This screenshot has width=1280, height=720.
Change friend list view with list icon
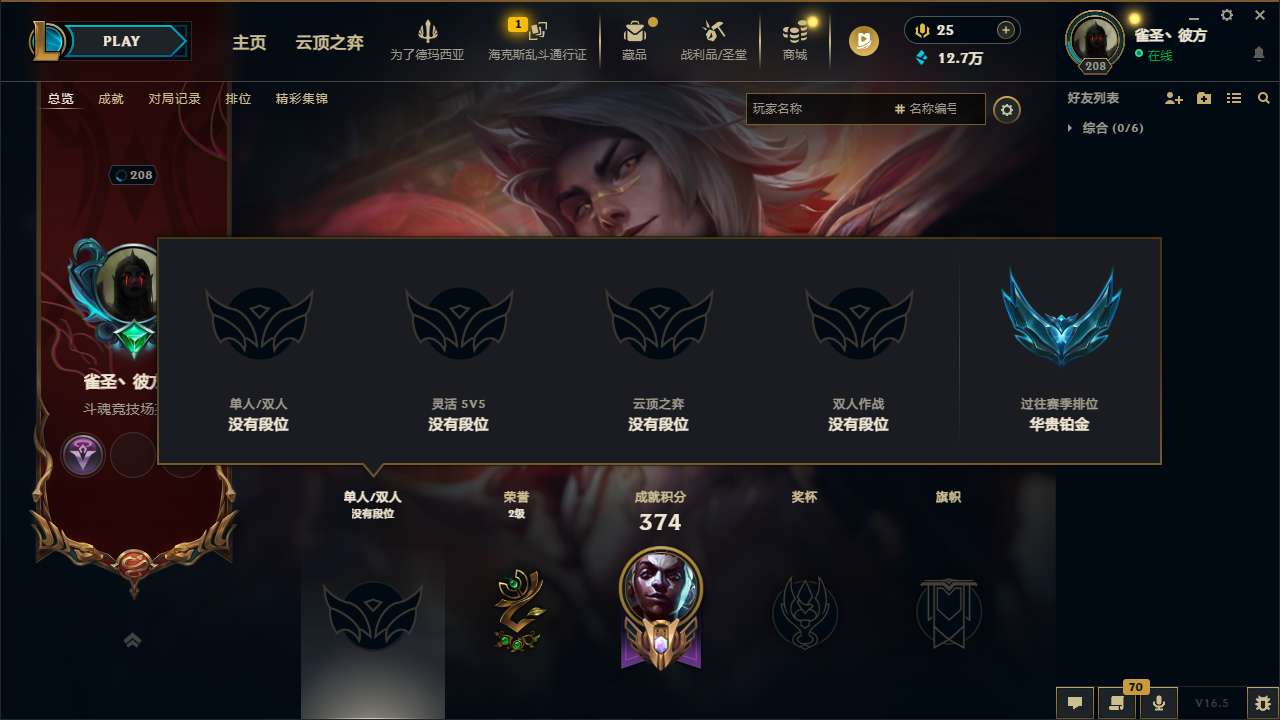click(1233, 98)
